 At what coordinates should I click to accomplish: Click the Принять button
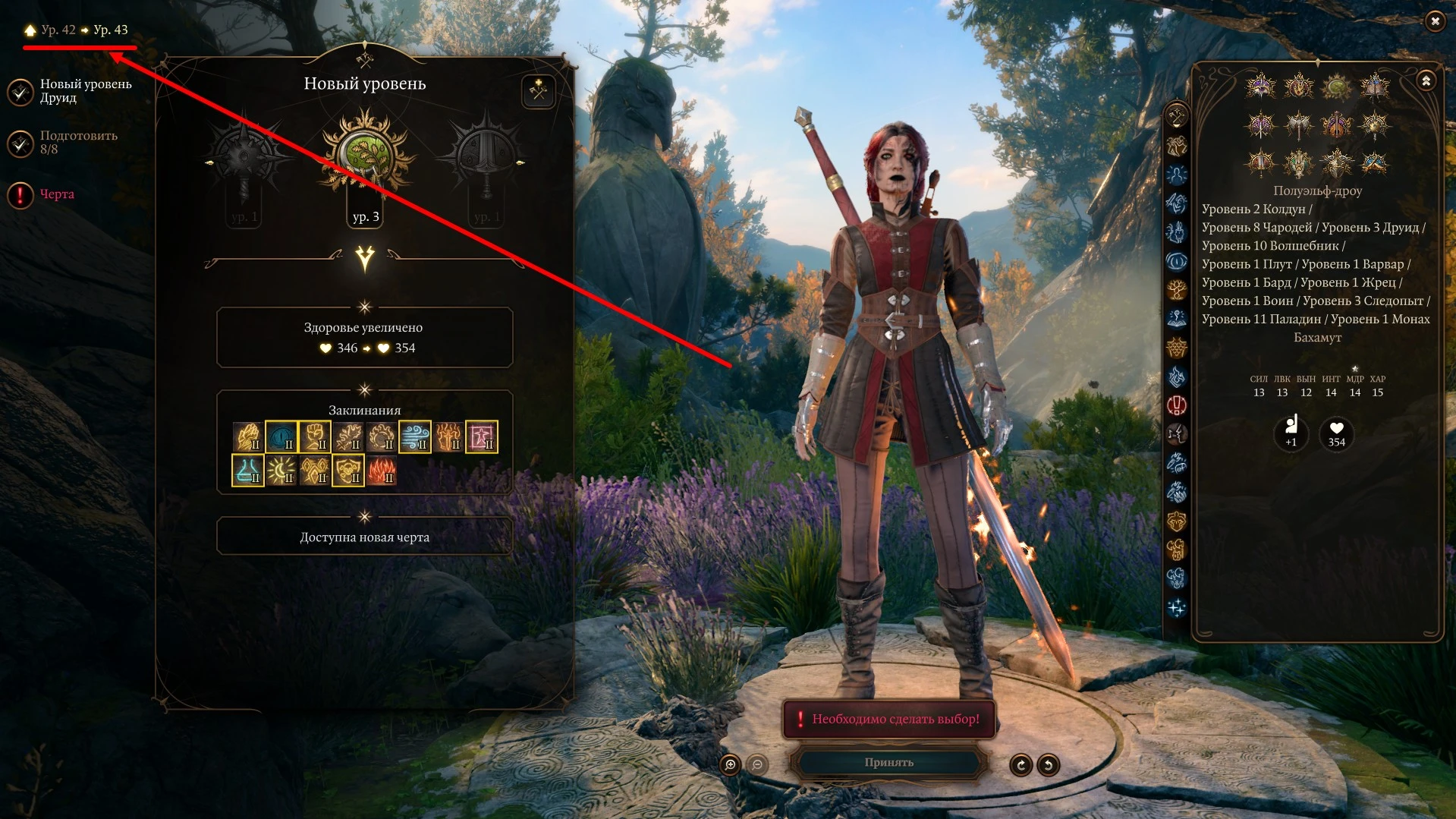(888, 762)
